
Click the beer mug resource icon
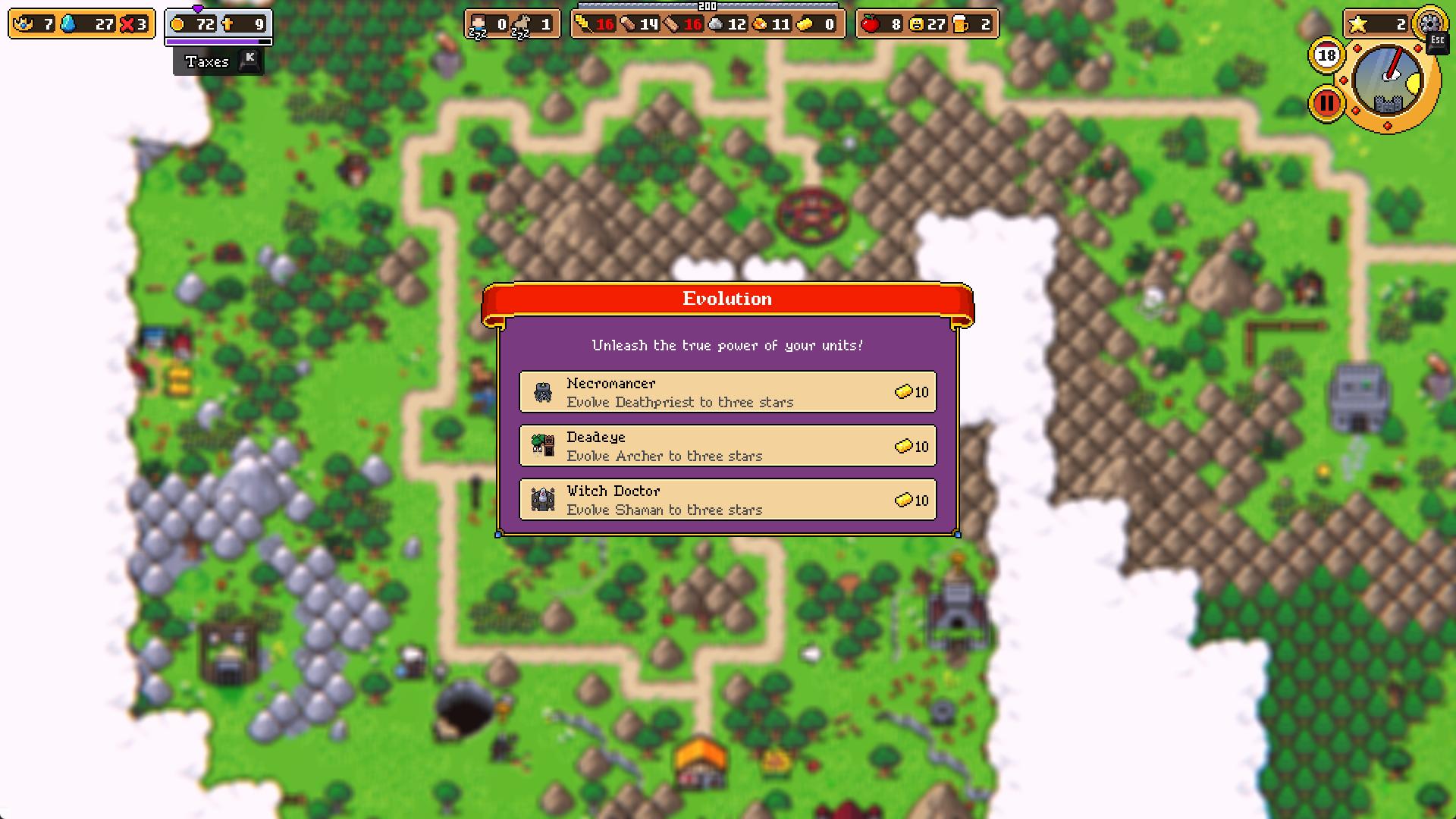(x=961, y=24)
